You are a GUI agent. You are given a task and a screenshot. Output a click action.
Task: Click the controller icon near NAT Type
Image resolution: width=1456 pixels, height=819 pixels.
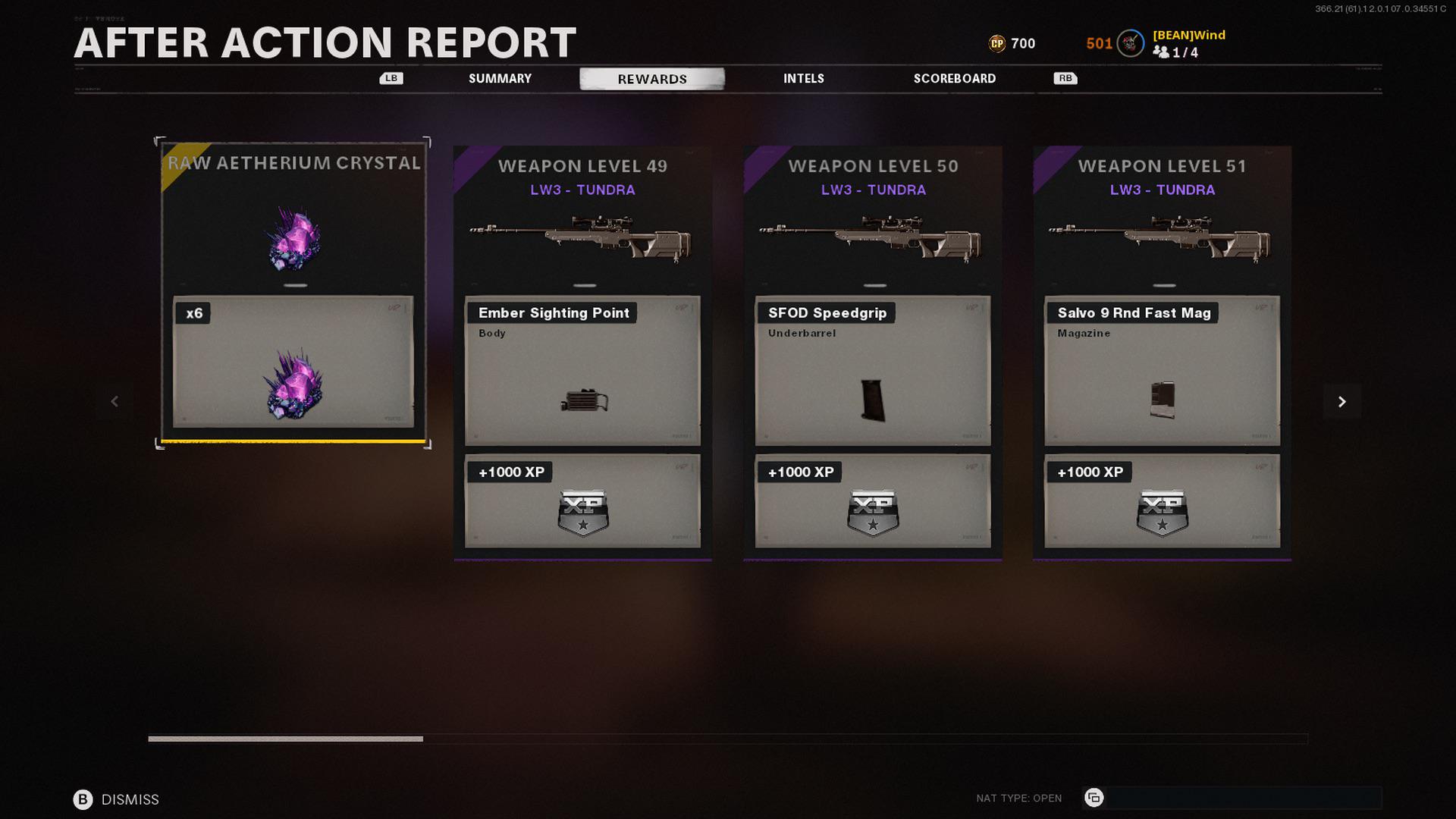point(1094,798)
